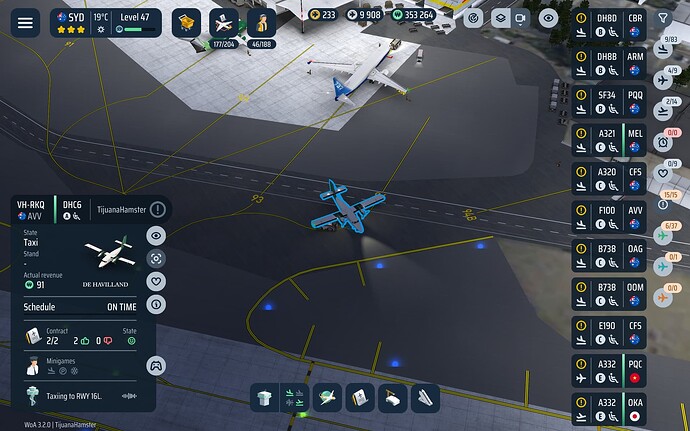
Task: Toggle the eye icon on aircraft panel
Action: (156, 236)
